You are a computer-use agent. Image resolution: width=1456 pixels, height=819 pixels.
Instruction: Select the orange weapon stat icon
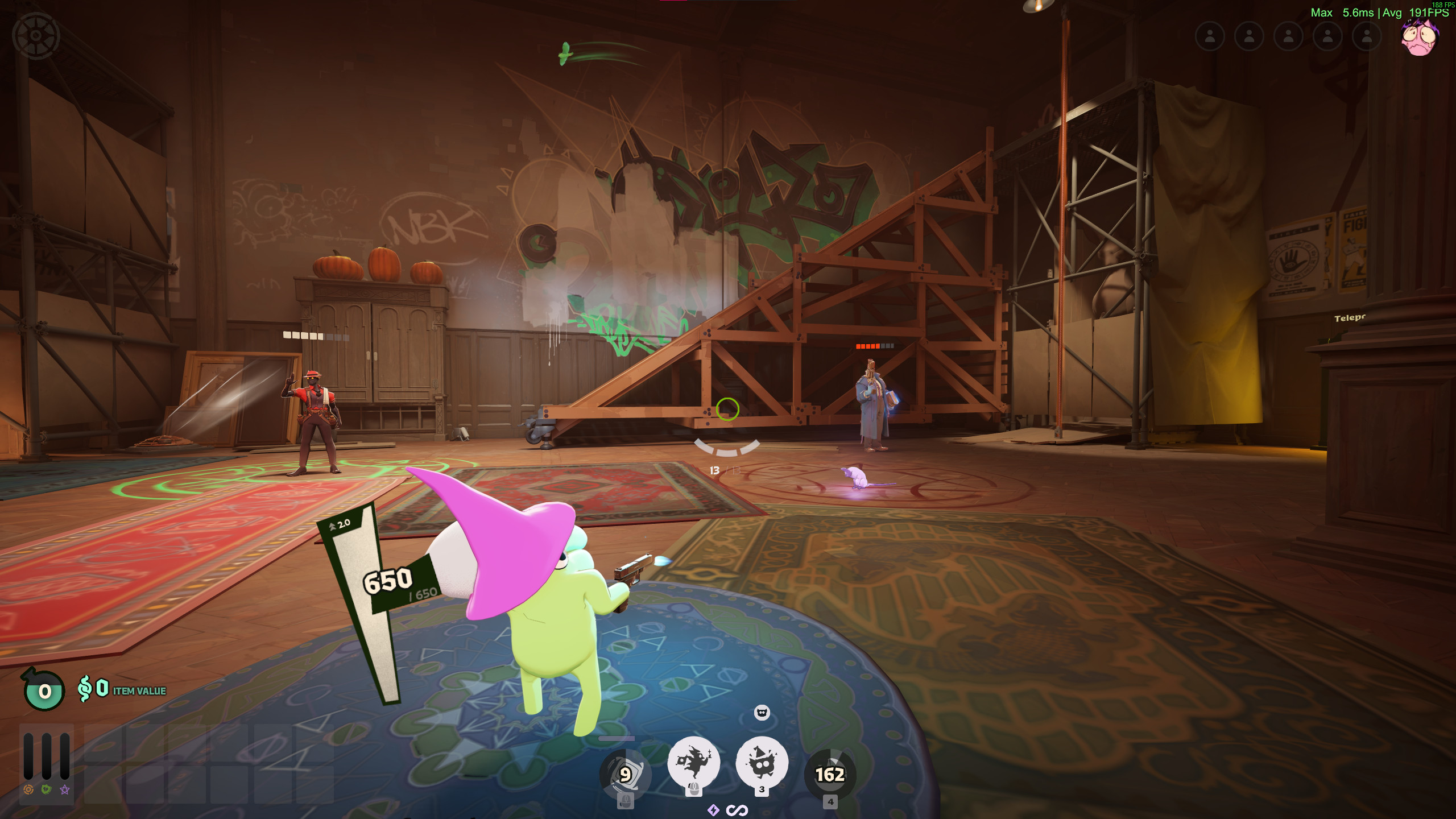point(28,789)
